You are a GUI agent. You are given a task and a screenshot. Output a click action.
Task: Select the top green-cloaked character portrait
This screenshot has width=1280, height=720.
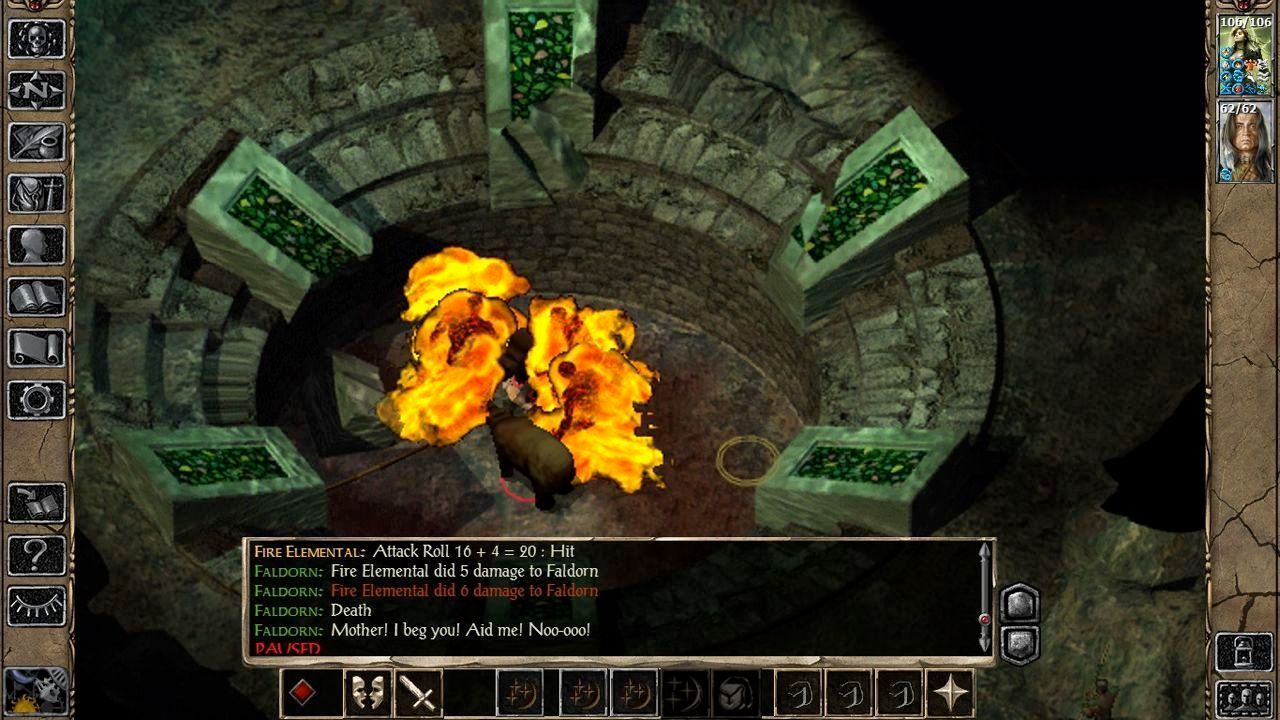(x=1244, y=55)
